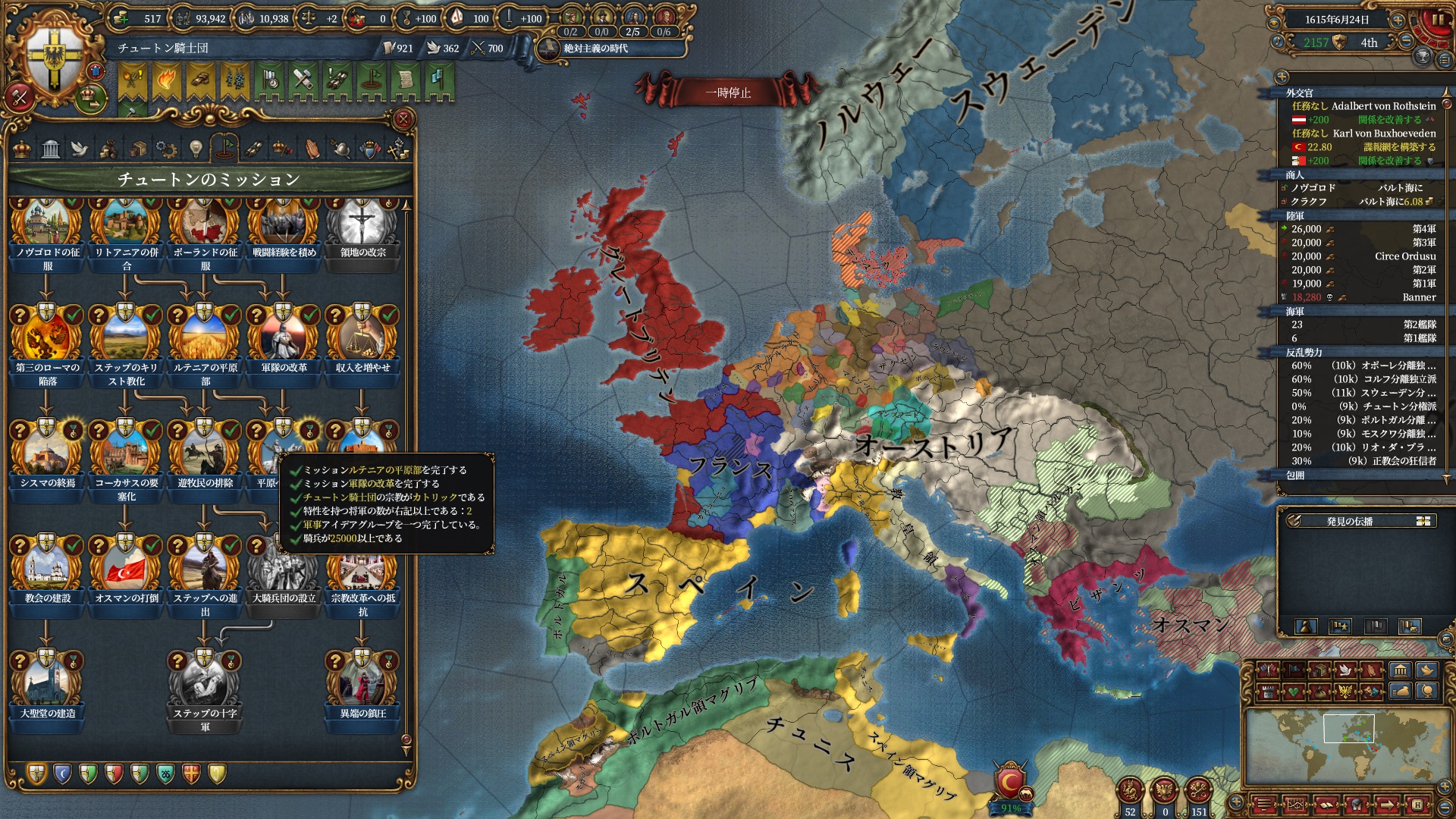The height and width of the screenshot is (819, 1456).
Task: Open the military tab with the helmet icon
Action: coord(341,149)
